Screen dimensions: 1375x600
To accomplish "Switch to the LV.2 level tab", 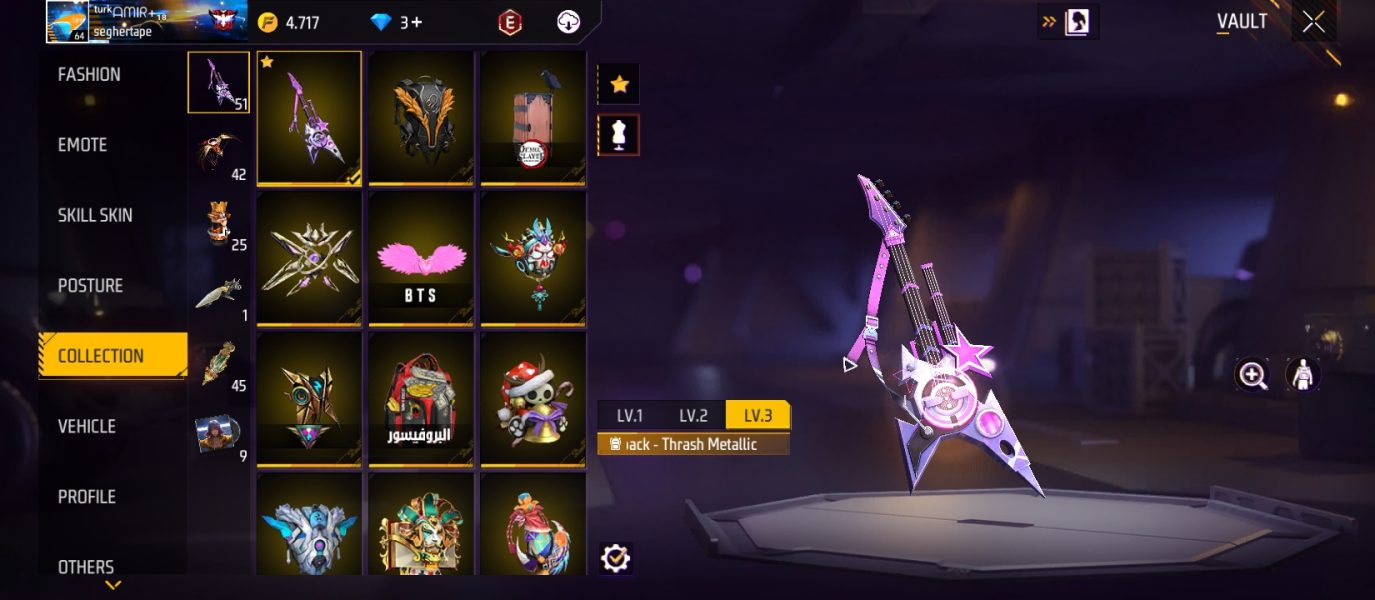I will coord(693,416).
